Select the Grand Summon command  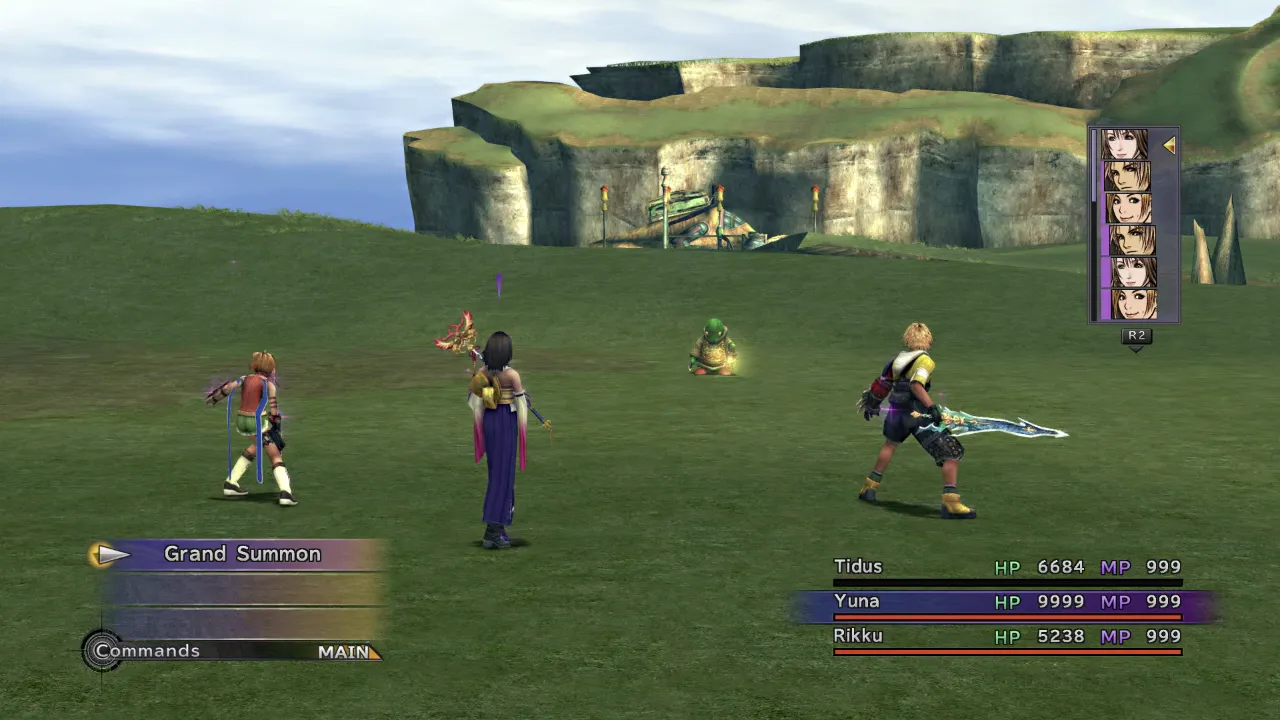[x=242, y=554]
